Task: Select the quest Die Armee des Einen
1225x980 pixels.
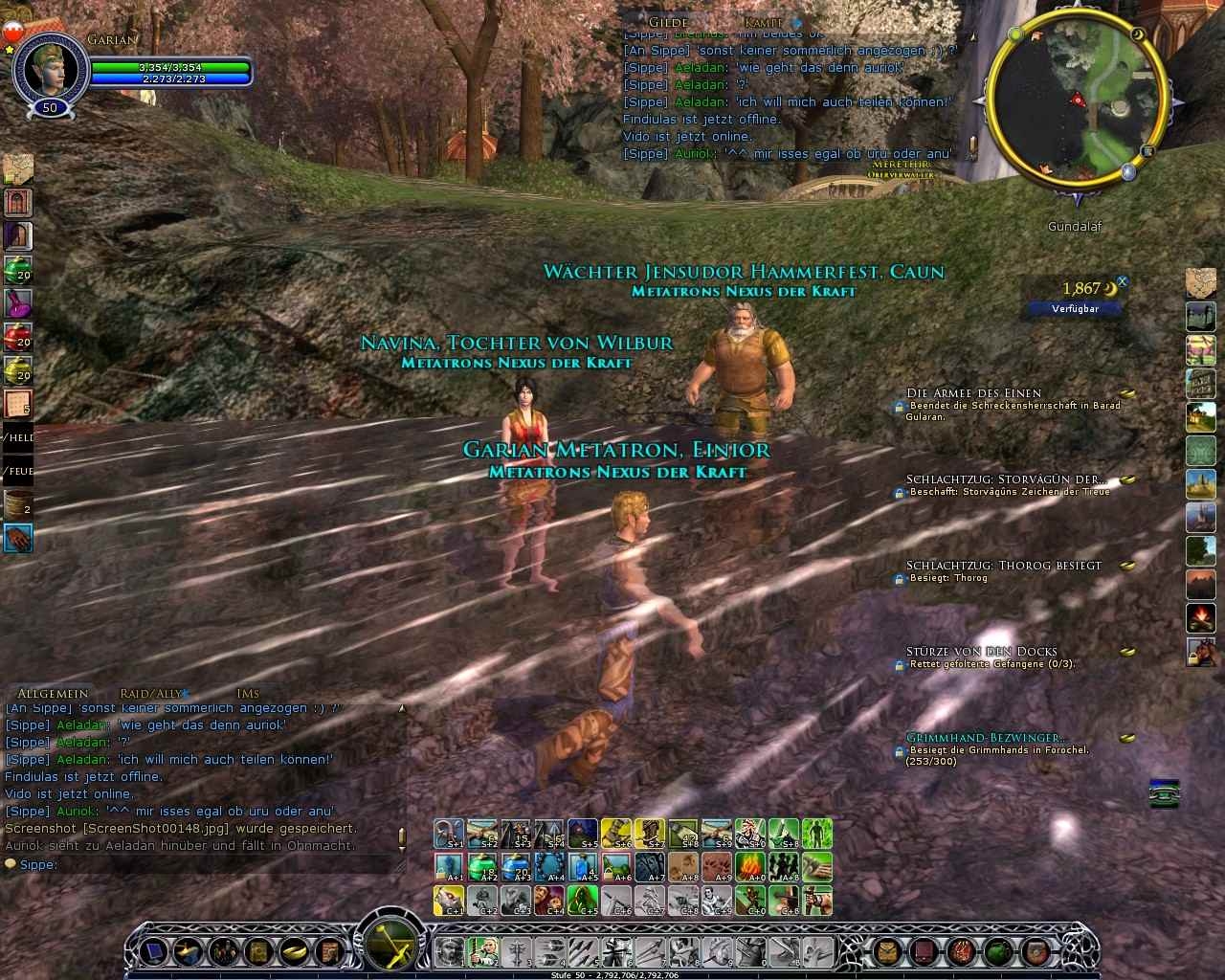Action: (973, 392)
